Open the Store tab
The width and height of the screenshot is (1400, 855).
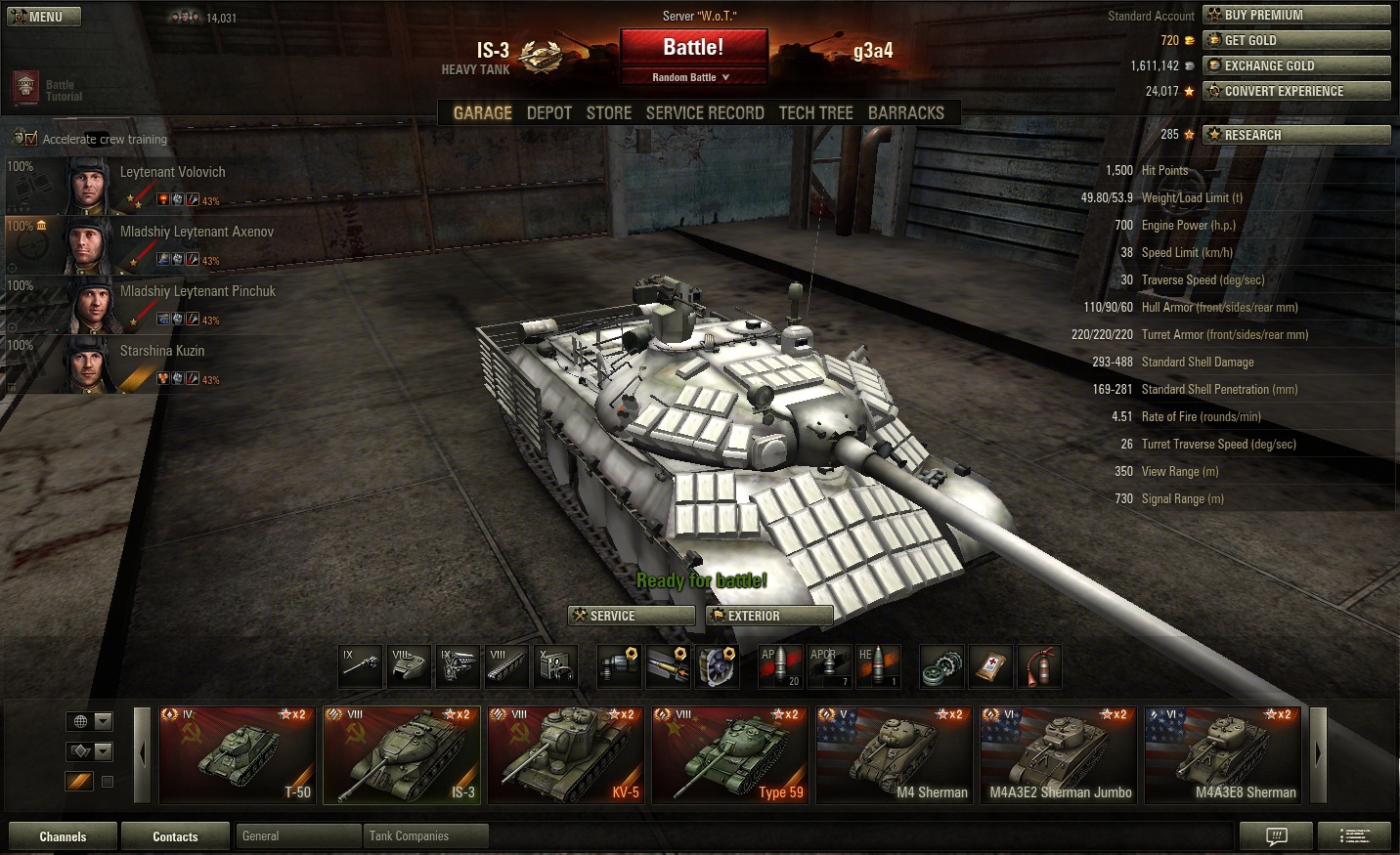pos(608,113)
